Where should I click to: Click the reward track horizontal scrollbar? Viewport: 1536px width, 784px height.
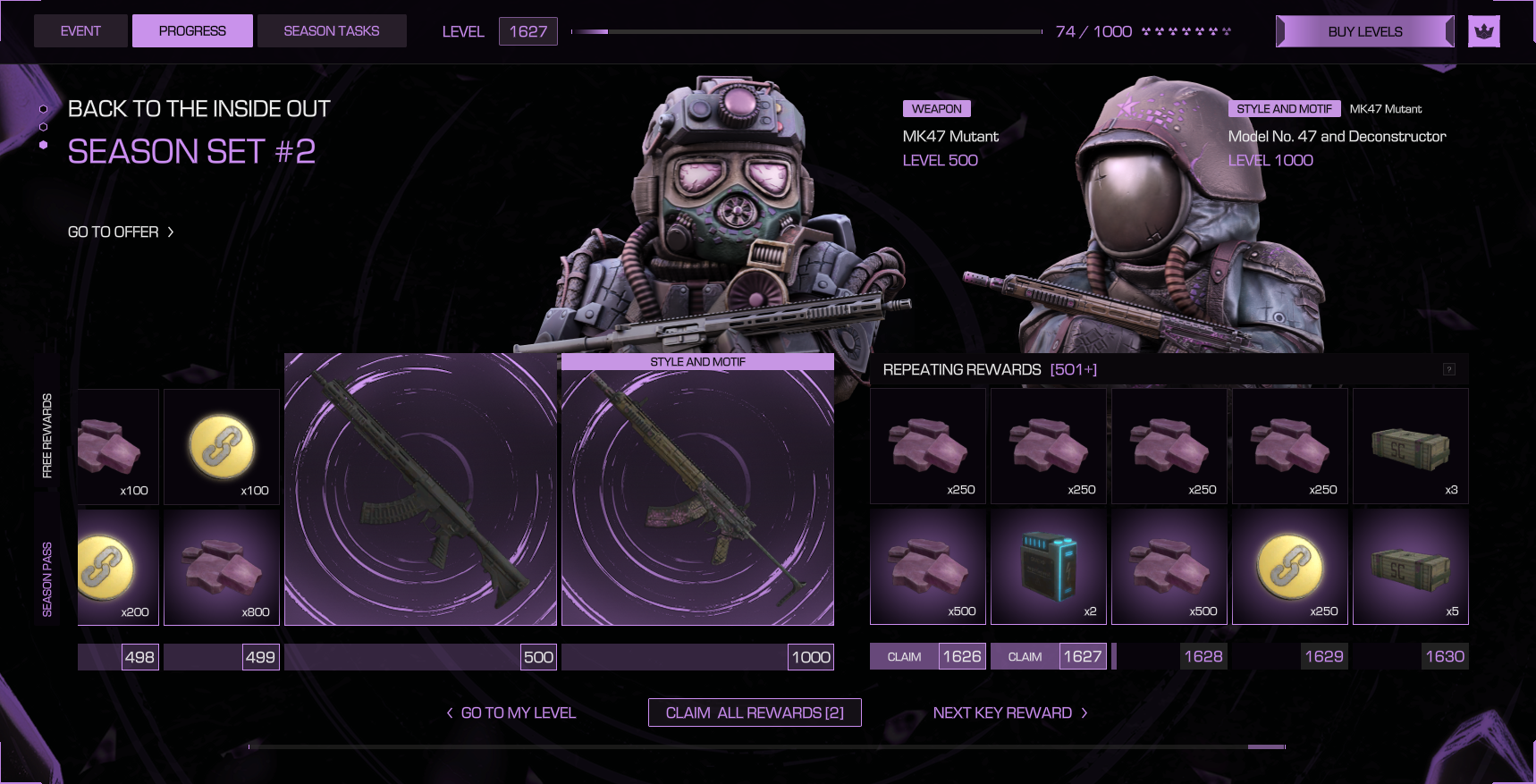[x=767, y=746]
